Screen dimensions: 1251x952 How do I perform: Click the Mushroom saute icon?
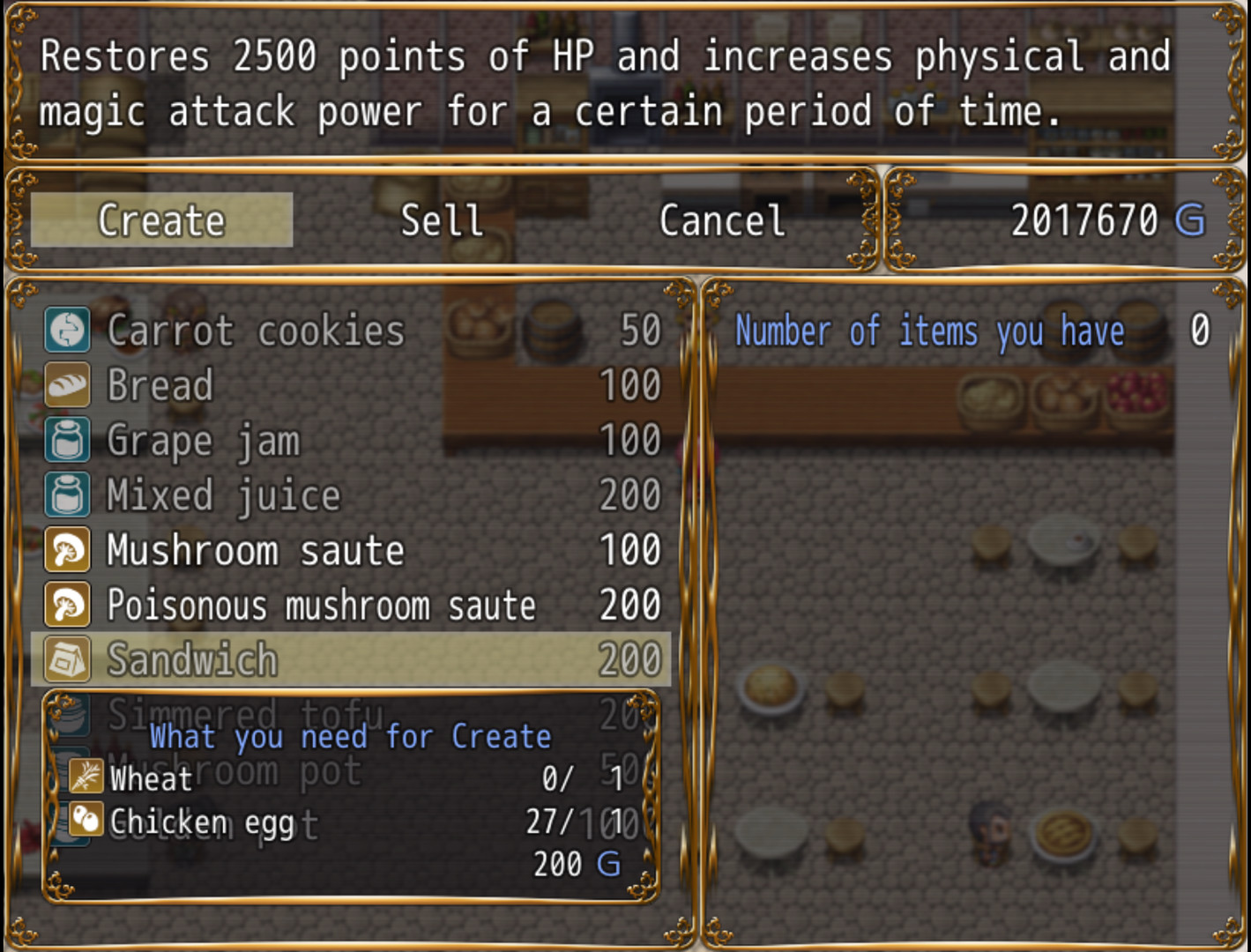point(67,549)
